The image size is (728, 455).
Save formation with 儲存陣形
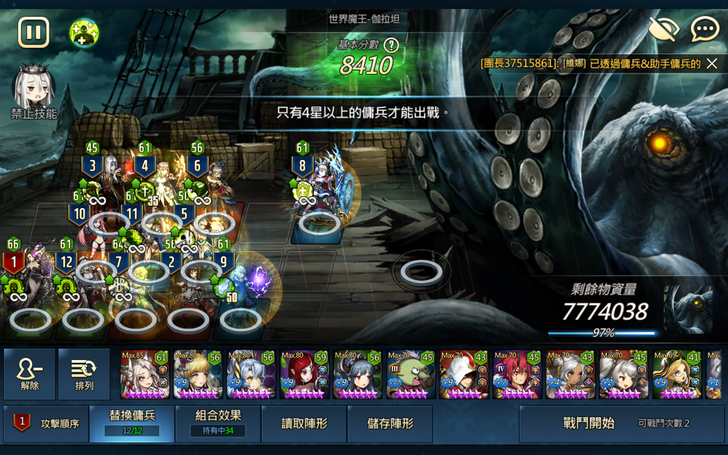coord(390,423)
